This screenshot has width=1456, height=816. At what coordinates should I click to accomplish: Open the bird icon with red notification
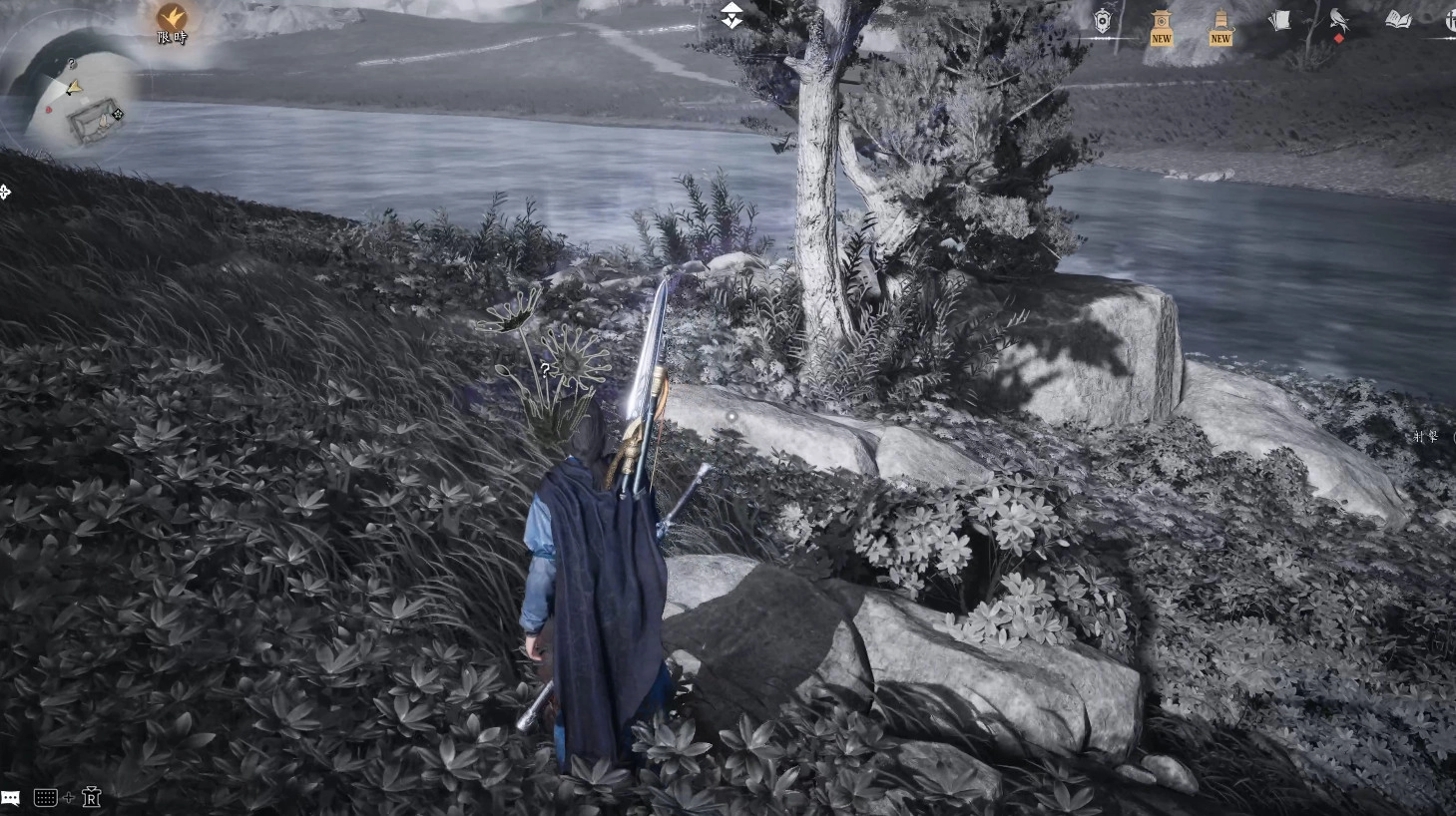point(1338,21)
